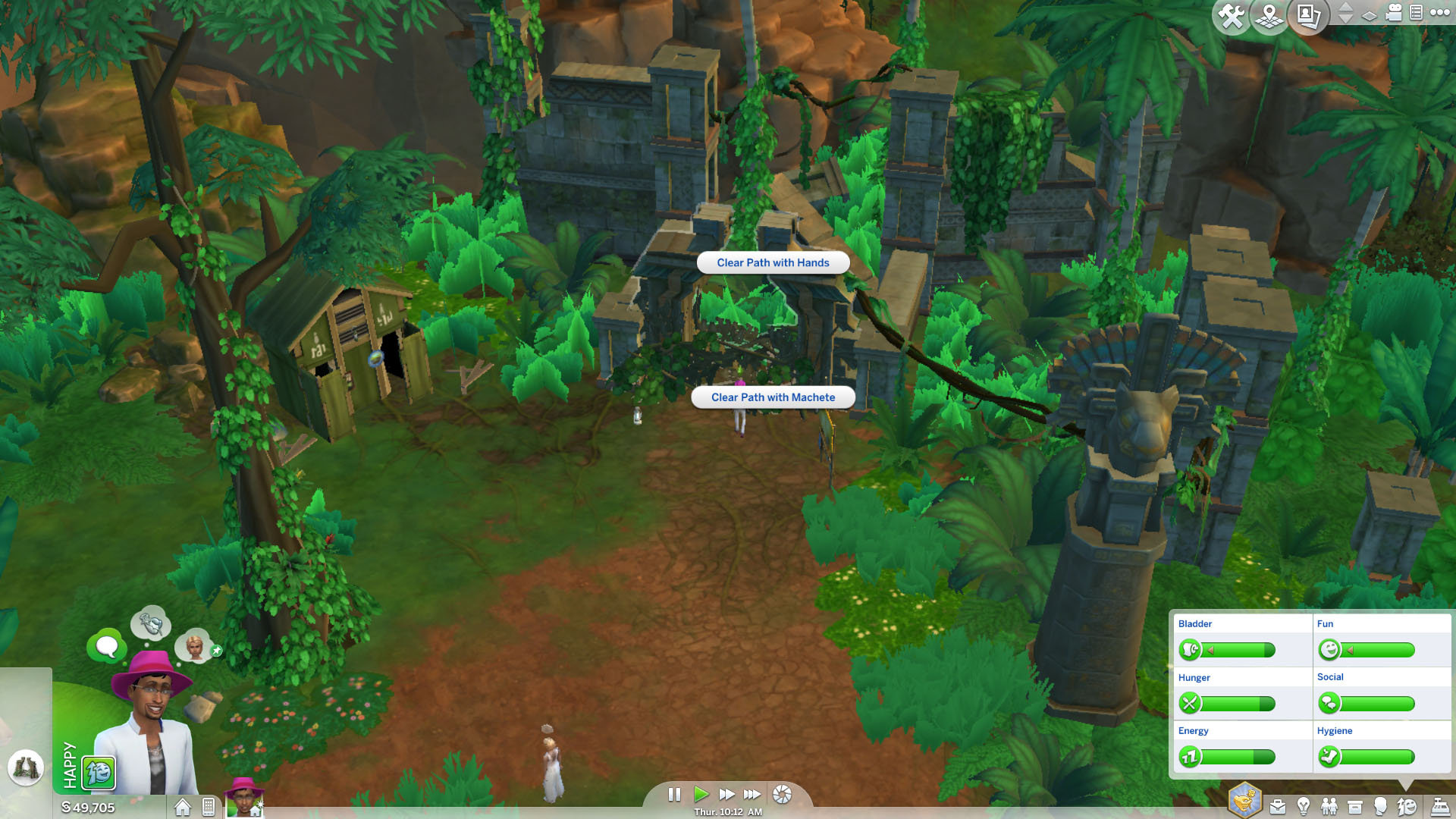Open more options via the ellipsis icon

tap(1439, 13)
